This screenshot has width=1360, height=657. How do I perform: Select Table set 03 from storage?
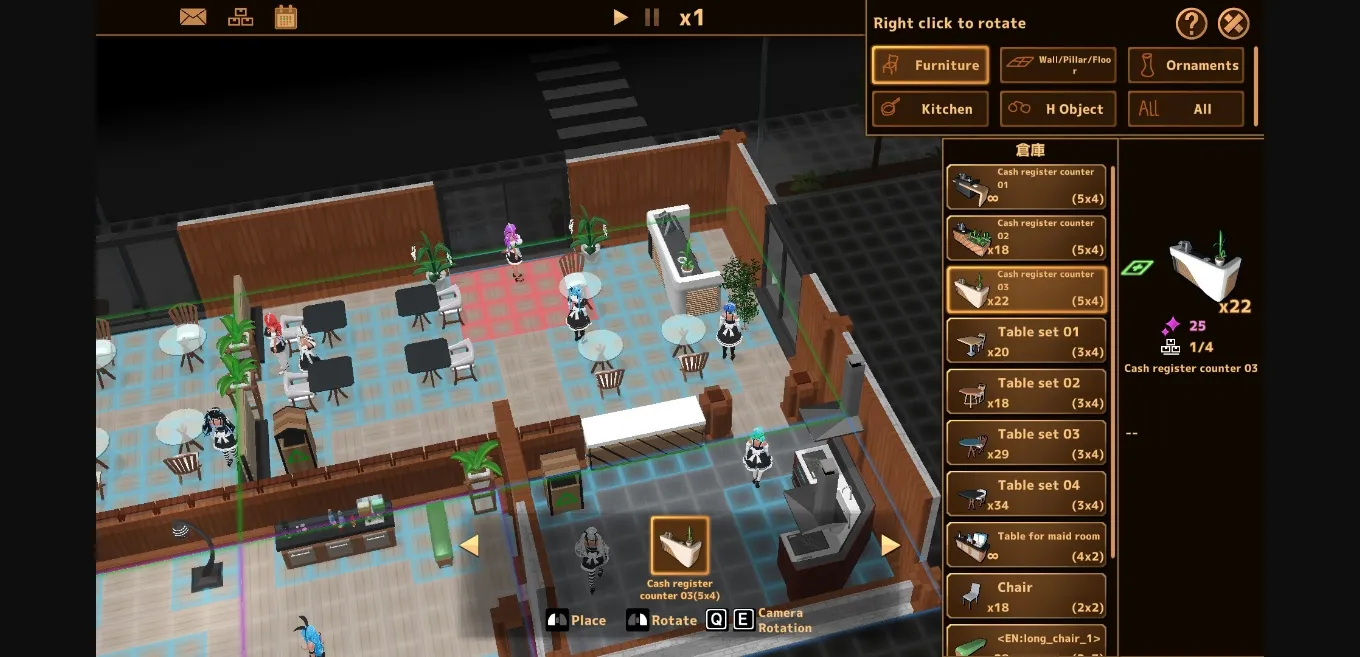(x=1026, y=442)
